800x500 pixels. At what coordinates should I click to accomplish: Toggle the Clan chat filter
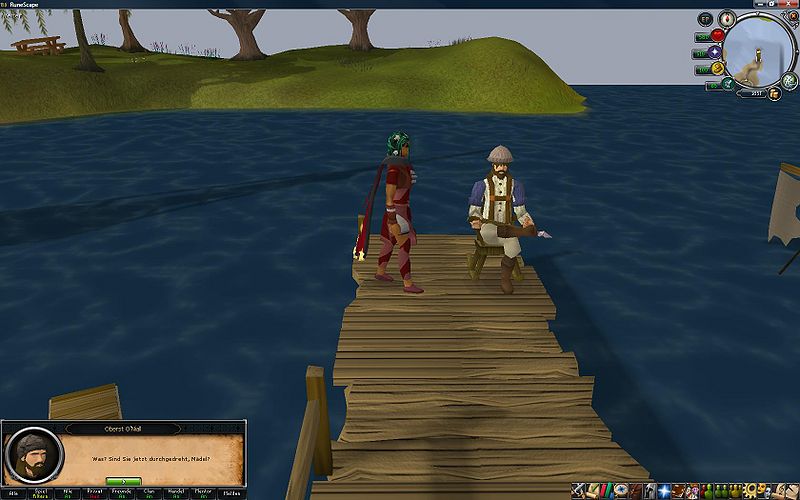[150, 493]
